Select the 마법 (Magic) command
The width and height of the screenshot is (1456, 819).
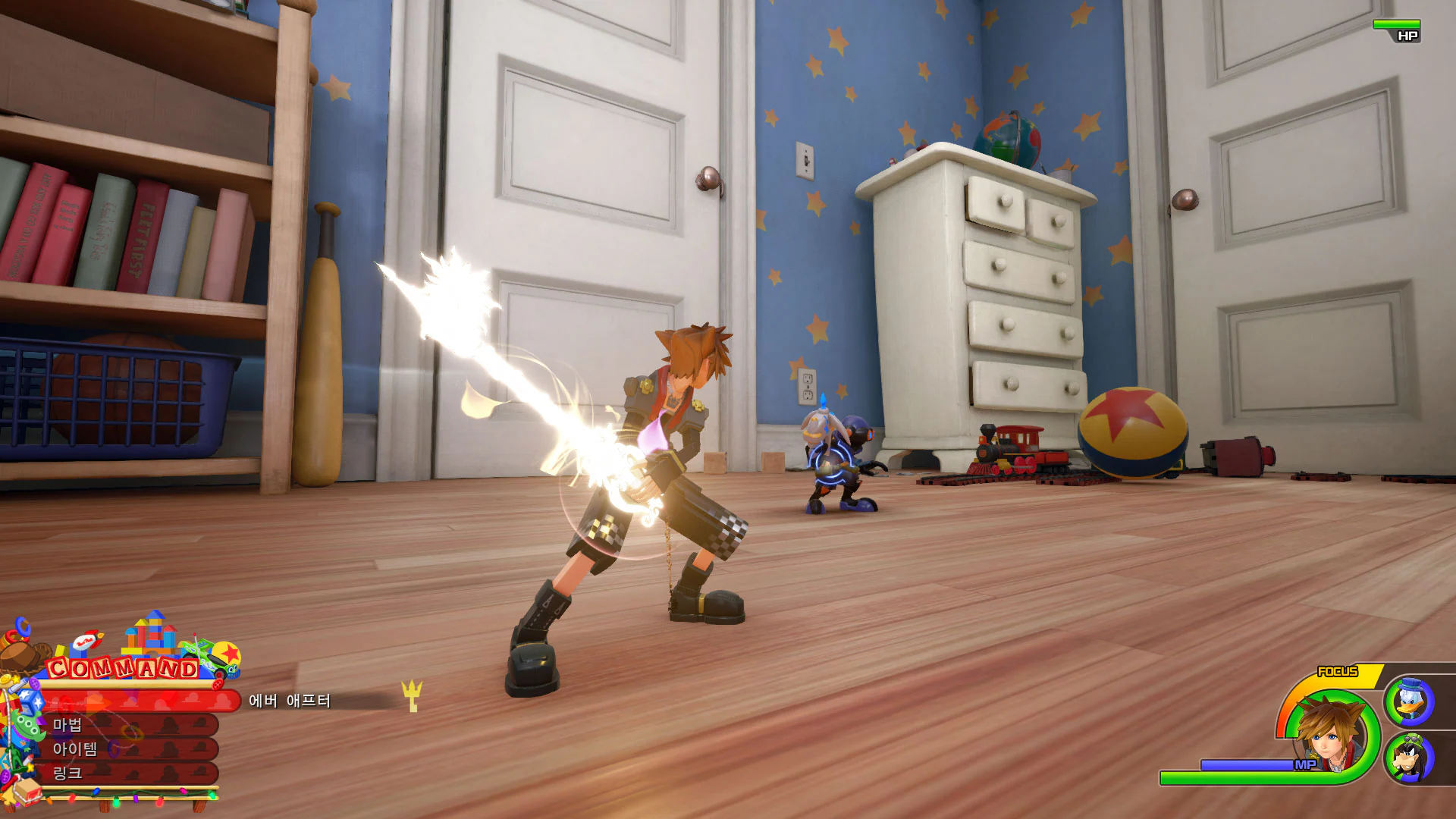pyautogui.click(x=68, y=725)
